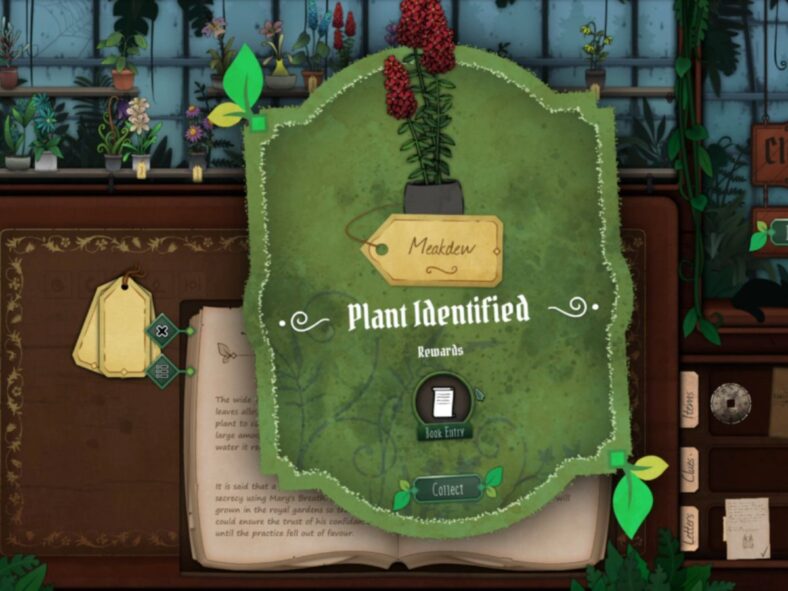Open the letter in the Letters drawer
Viewport: 788px width, 591px height.
(x=746, y=527)
